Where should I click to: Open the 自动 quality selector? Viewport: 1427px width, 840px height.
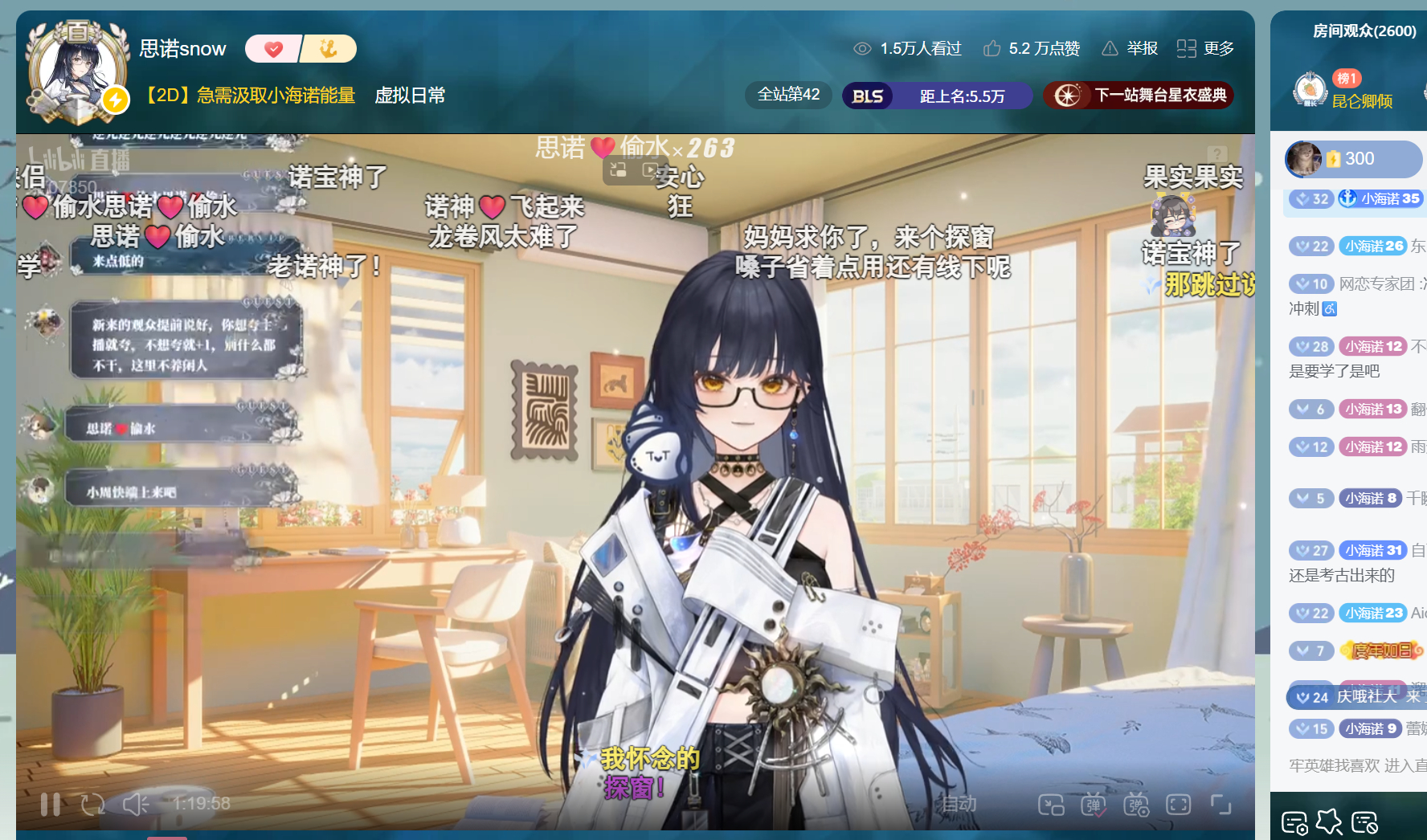pyautogui.click(x=959, y=804)
